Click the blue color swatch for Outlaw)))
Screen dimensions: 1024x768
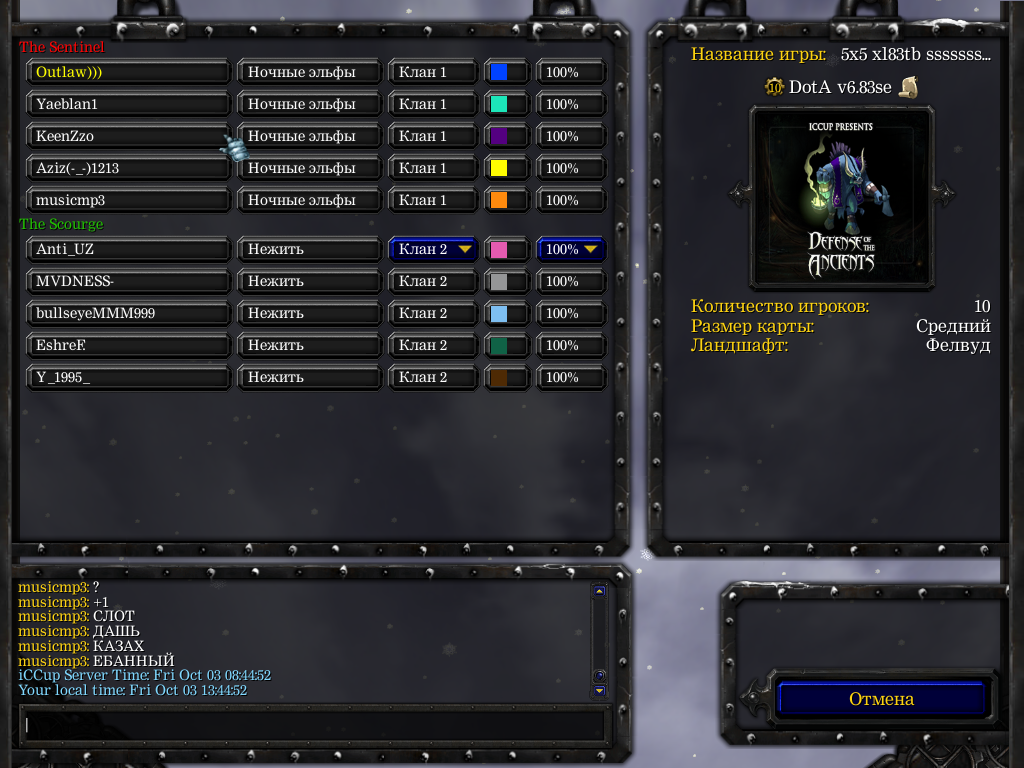(506, 72)
